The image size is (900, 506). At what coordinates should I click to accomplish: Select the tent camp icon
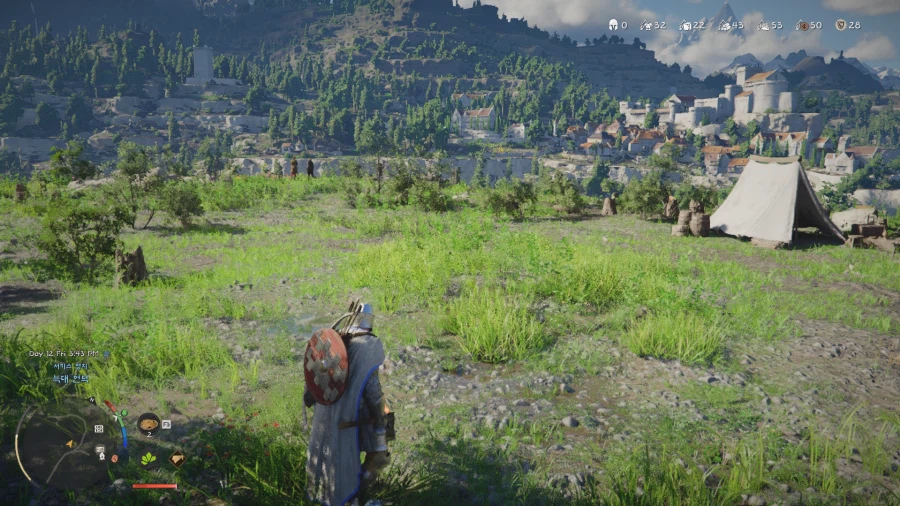click(177, 459)
